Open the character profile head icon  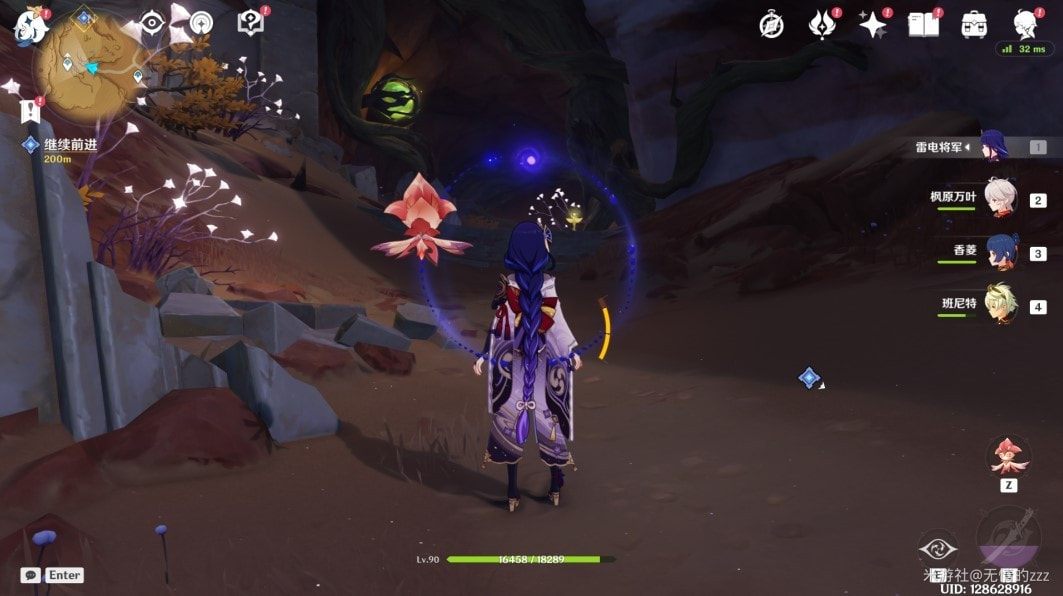[x=1024, y=23]
